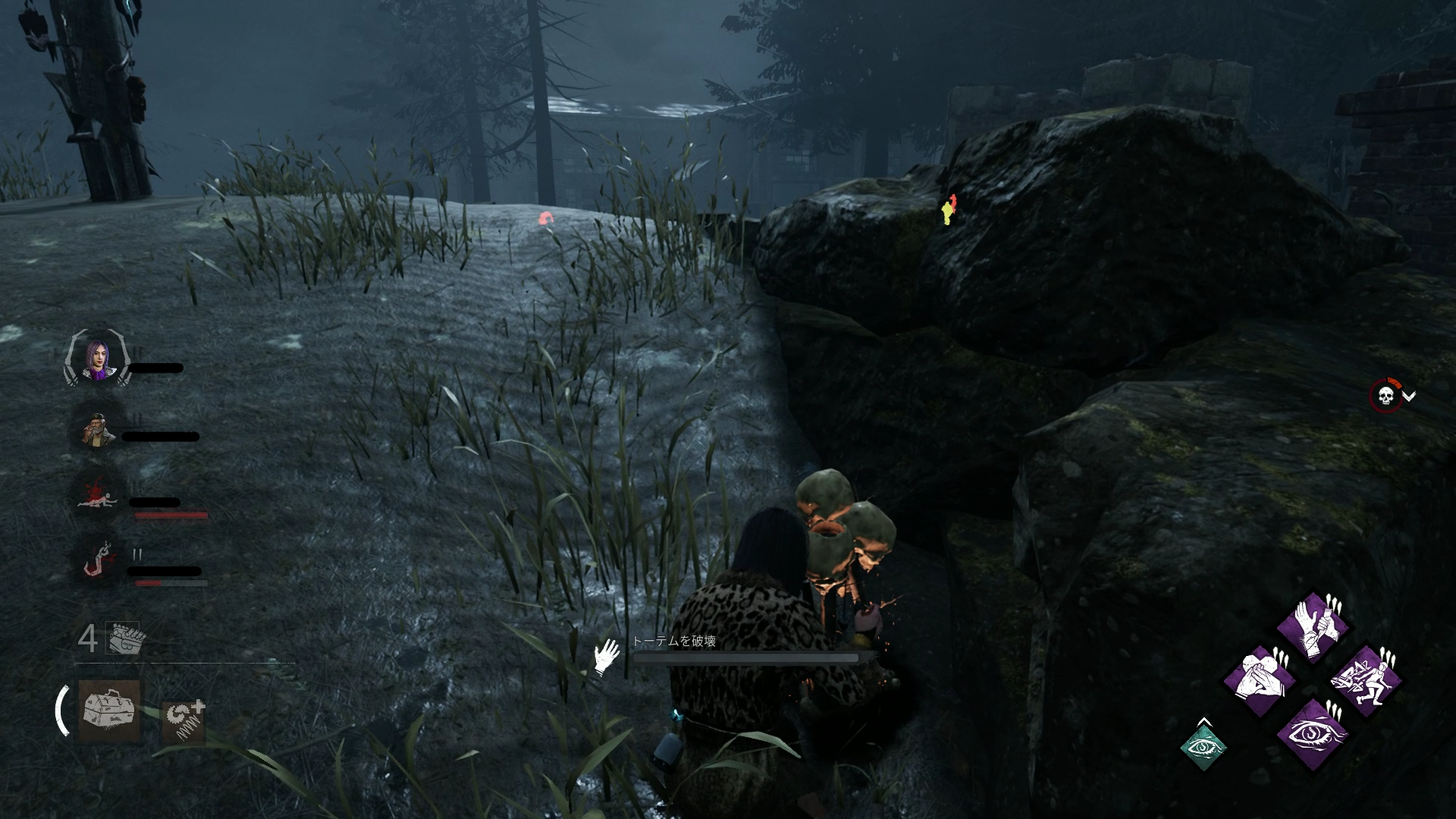
Task: Select the hands holding heart perk
Action: (1260, 680)
